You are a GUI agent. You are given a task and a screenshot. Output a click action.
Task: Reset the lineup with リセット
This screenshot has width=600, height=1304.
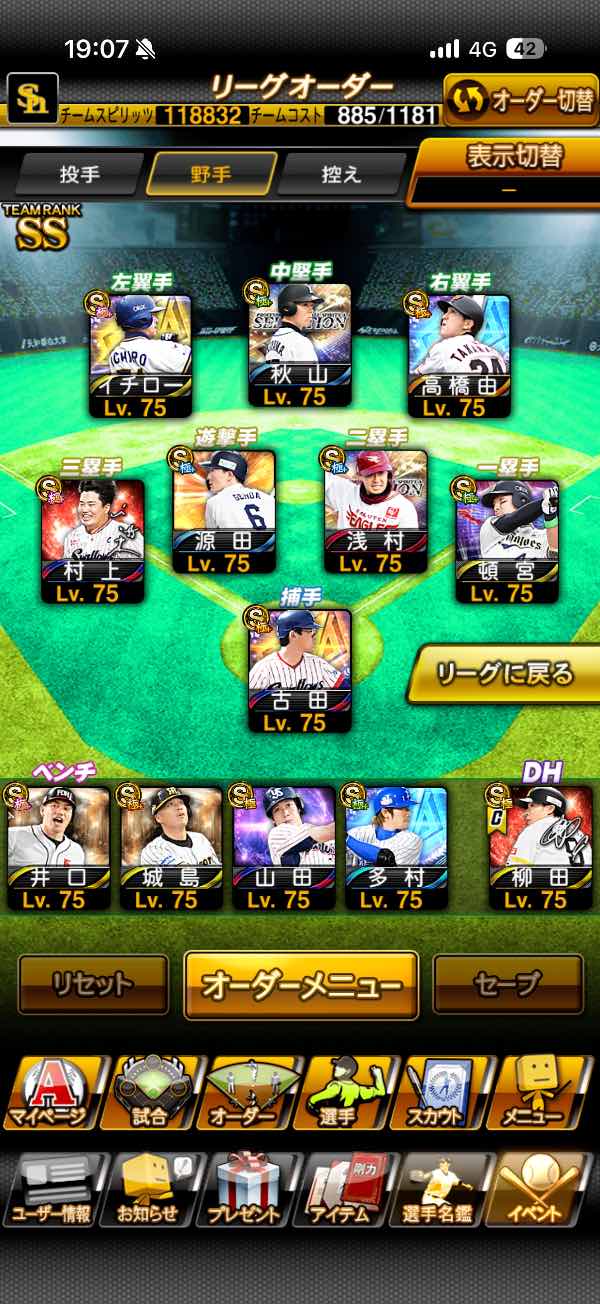point(93,985)
